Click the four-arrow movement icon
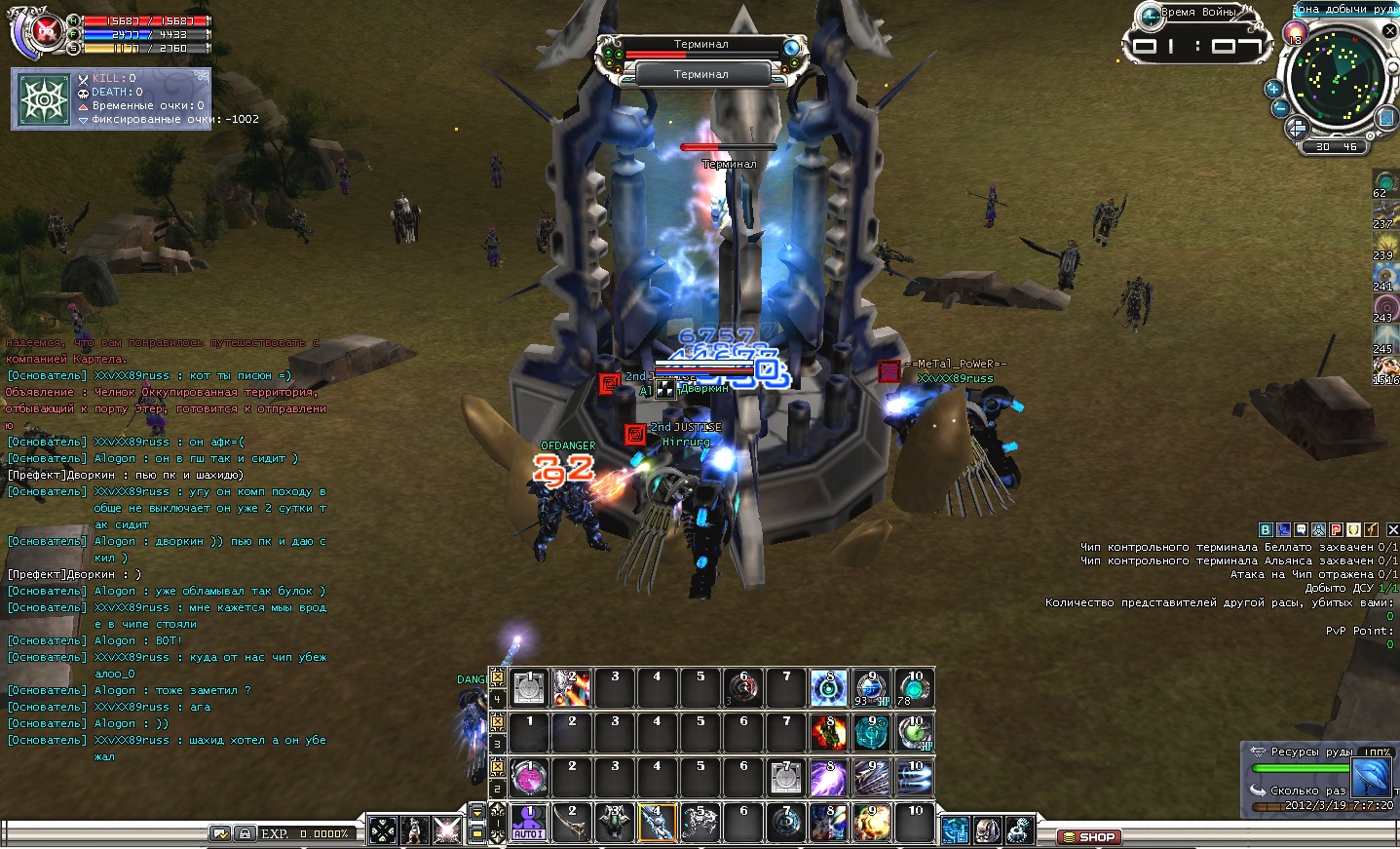Screen dimensions: 1400x849 pos(383,830)
